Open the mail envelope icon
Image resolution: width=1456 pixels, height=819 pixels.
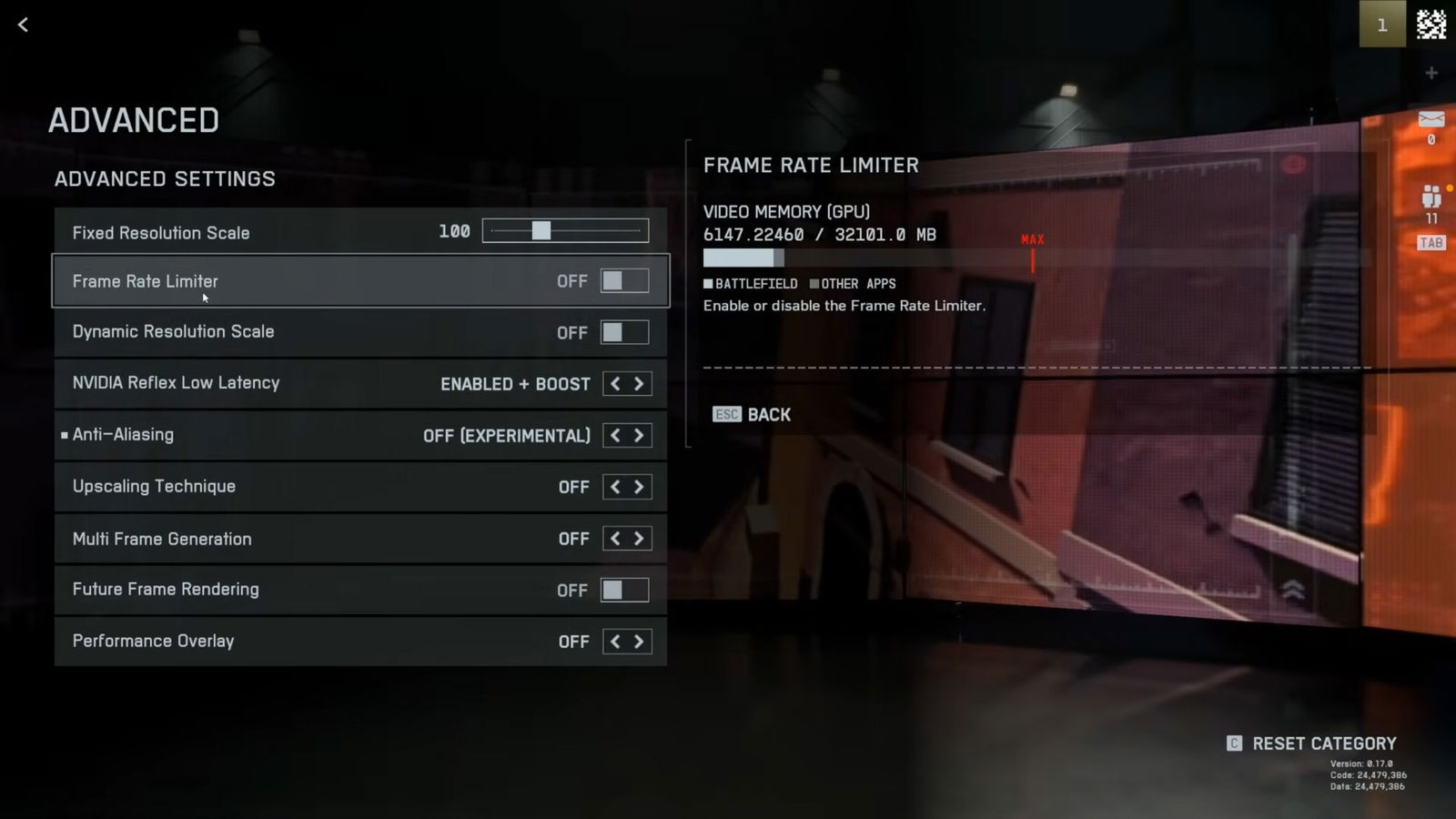click(x=1431, y=119)
